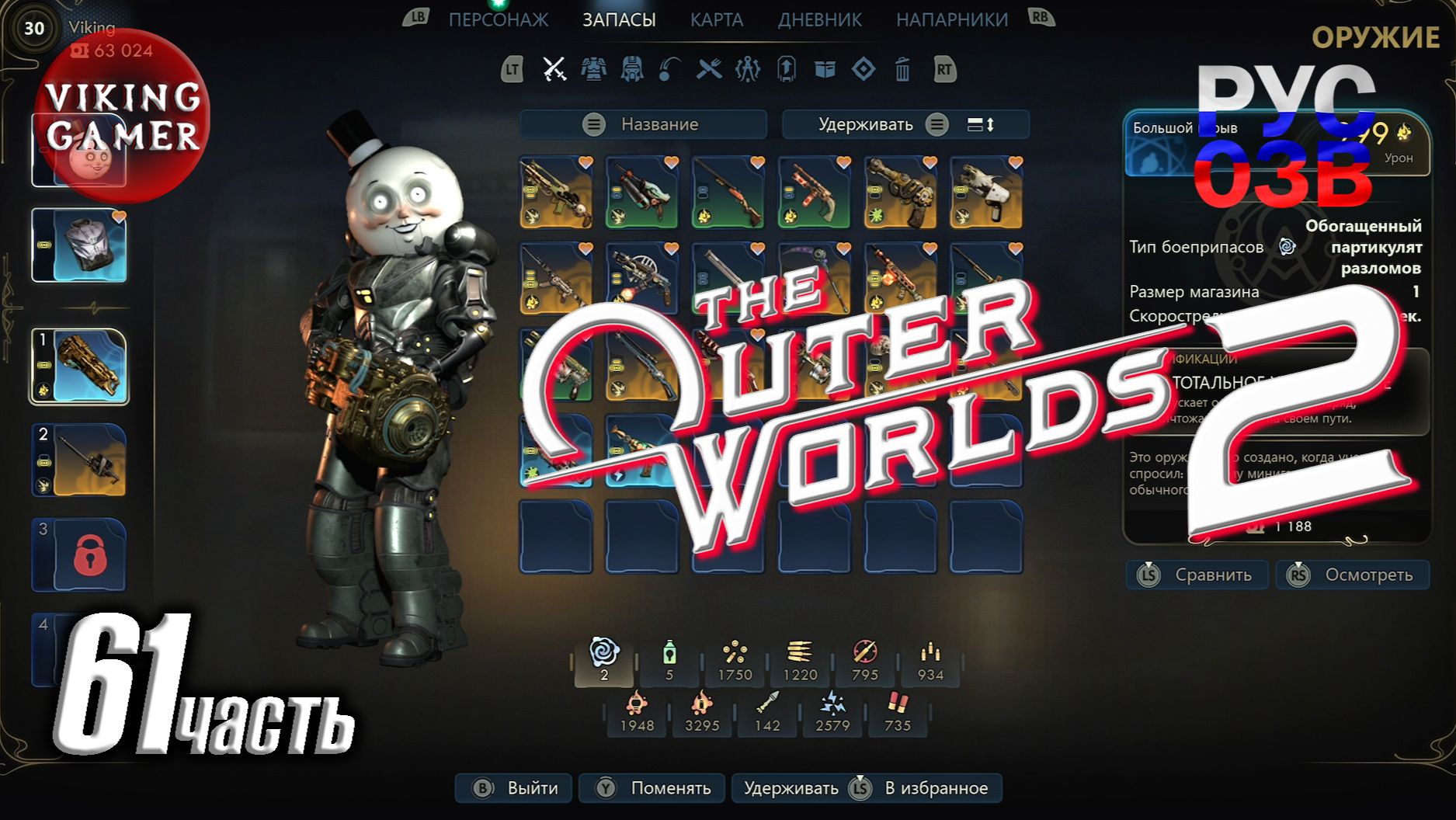Open the quest items diamond filter

[864, 70]
